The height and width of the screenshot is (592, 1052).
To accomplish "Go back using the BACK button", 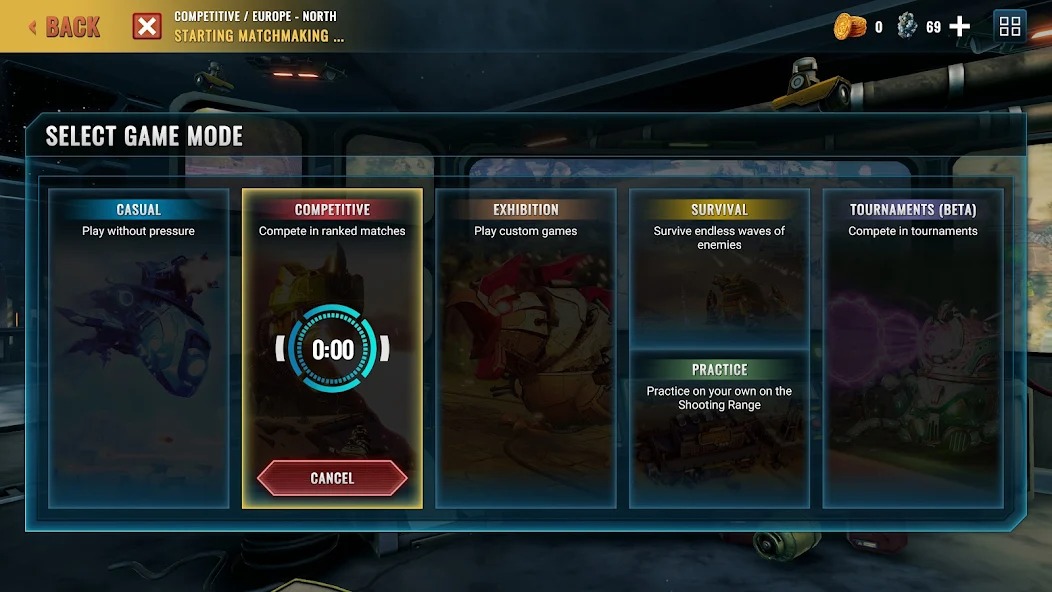I will [x=64, y=27].
